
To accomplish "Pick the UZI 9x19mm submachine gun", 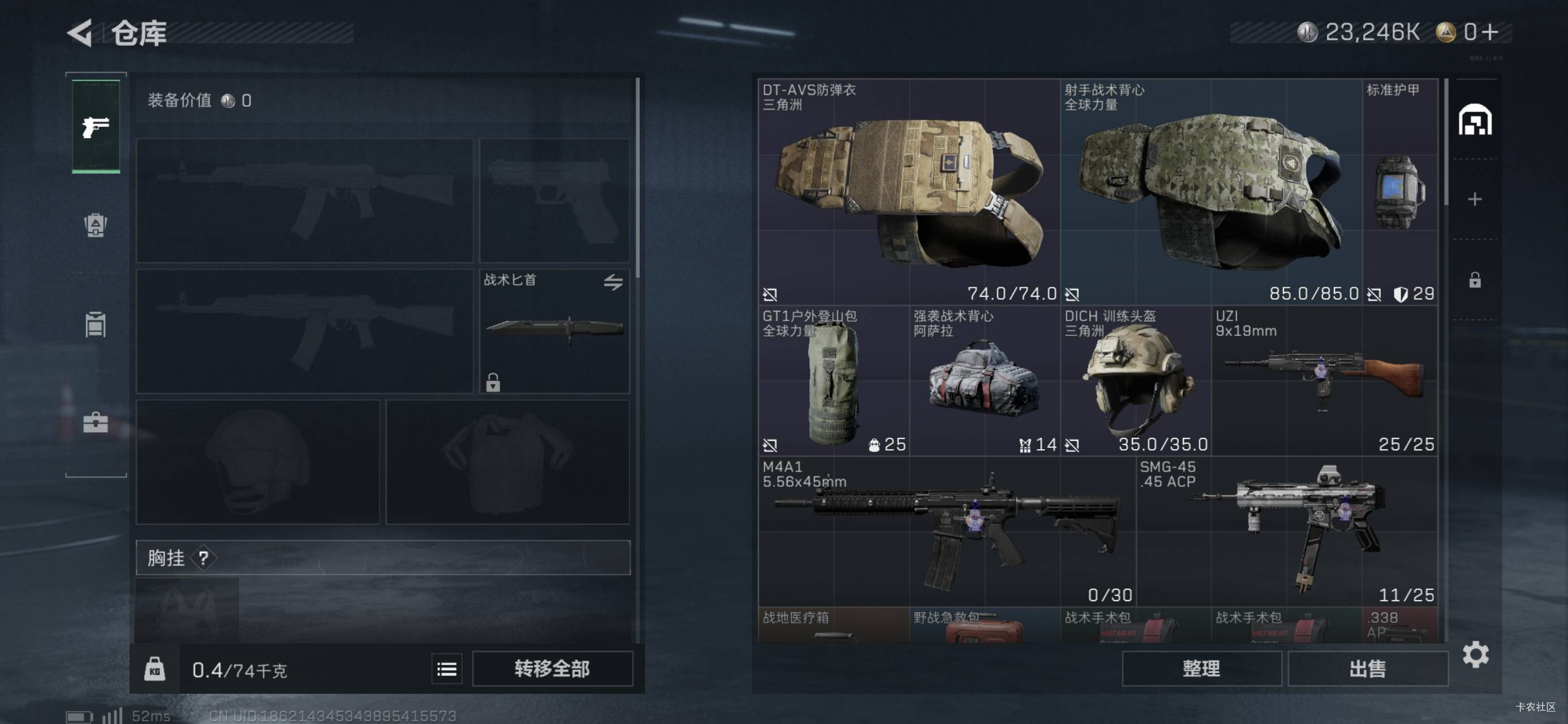I will pyautogui.click(x=1324, y=382).
